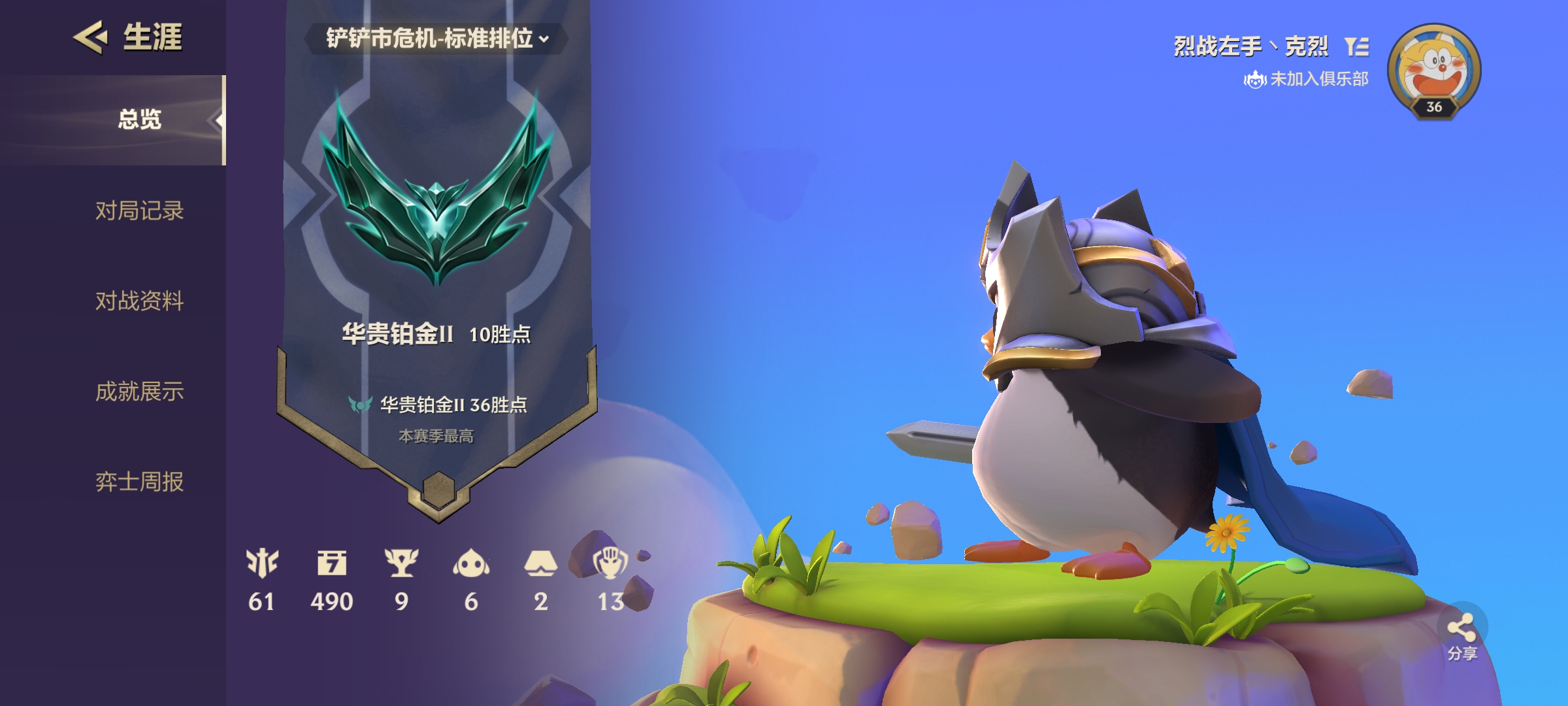1568x706 pixels.
Task: Open the 弈士周报 weekly report tab
Action: click(x=139, y=482)
